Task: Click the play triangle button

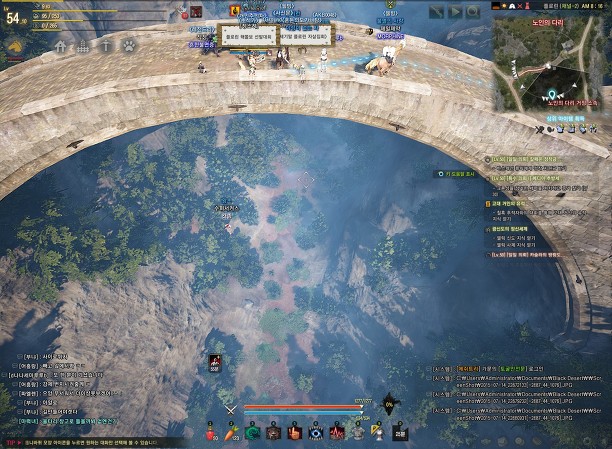Action: (x=455, y=12)
